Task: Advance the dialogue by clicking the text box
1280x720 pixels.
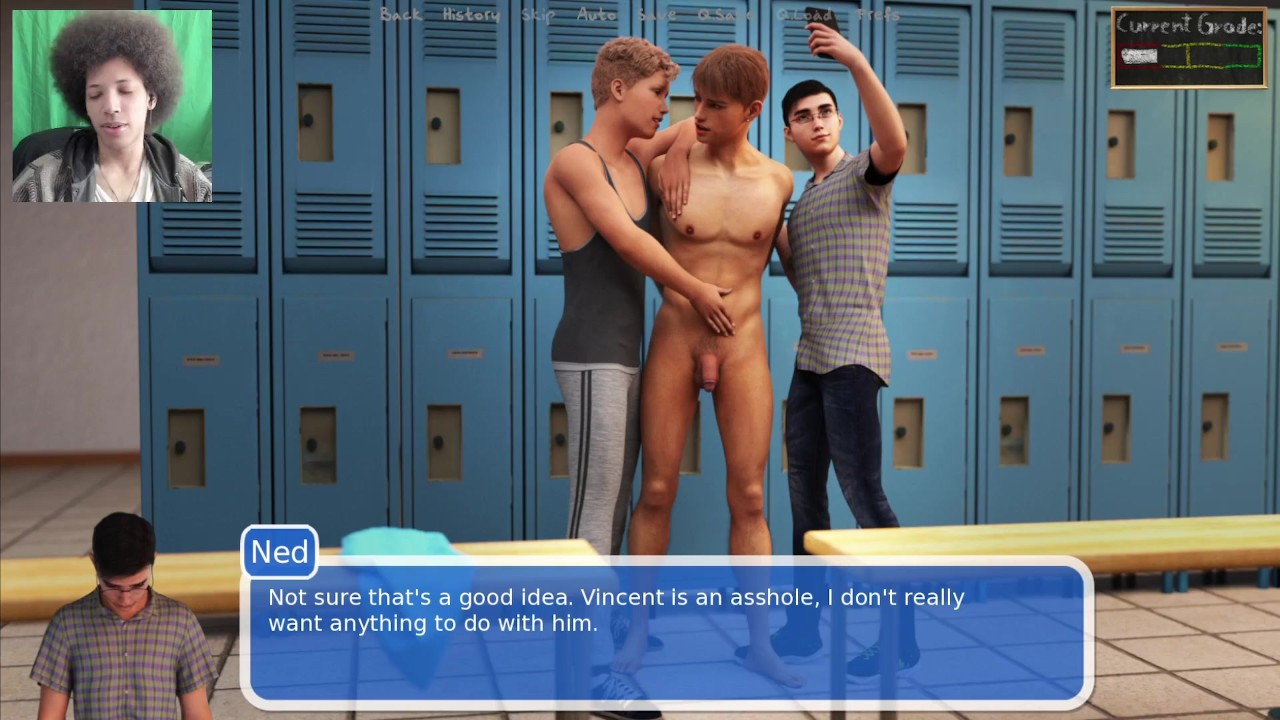Action: (665, 632)
